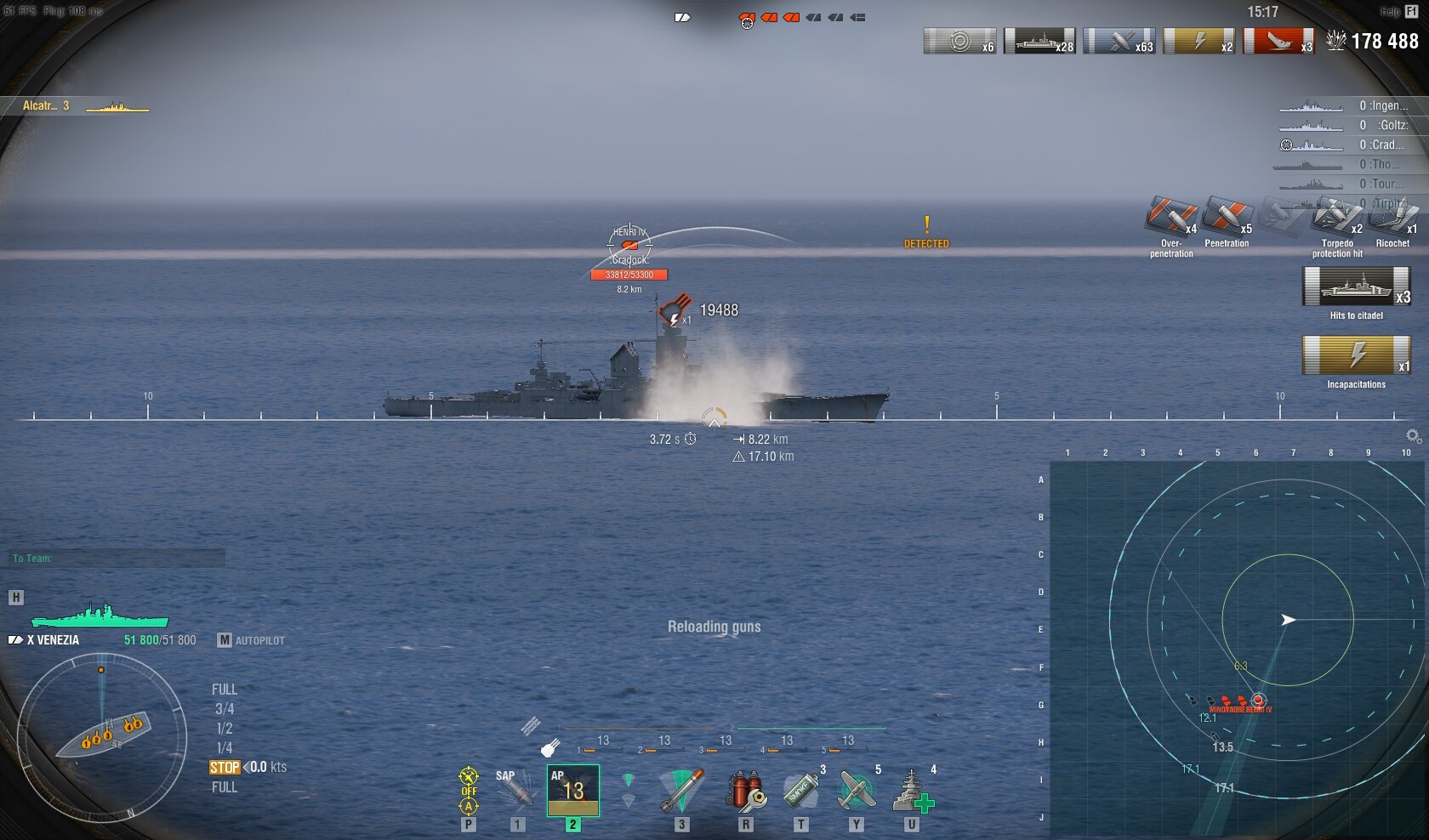
Task: Set engine telegraph to 1/2 speed
Action: click(225, 729)
